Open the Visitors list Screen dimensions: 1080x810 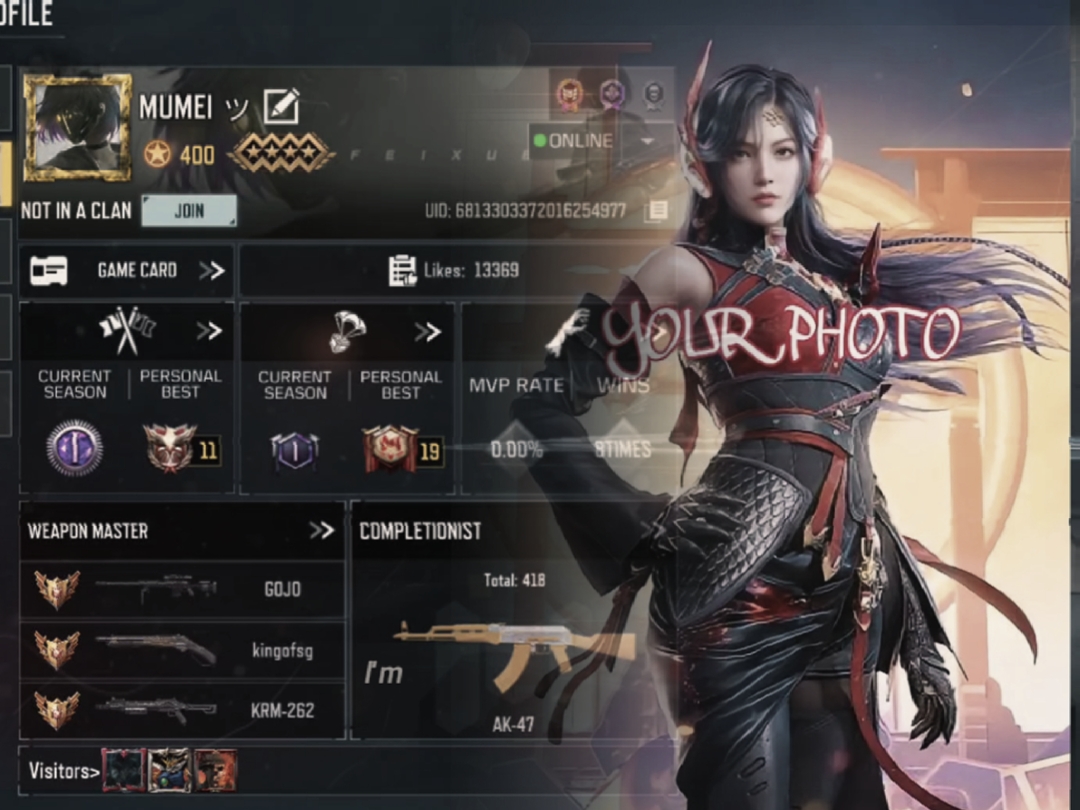click(x=64, y=770)
